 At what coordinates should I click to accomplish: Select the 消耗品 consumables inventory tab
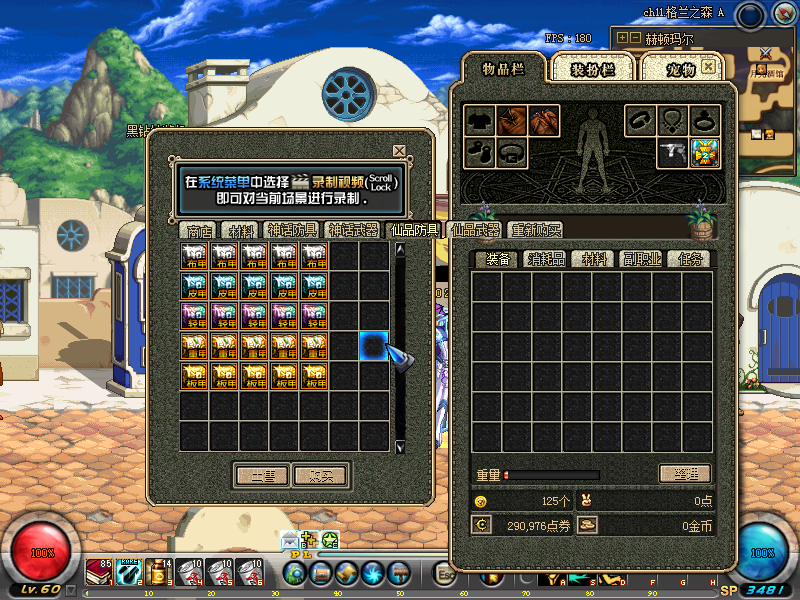click(x=545, y=259)
